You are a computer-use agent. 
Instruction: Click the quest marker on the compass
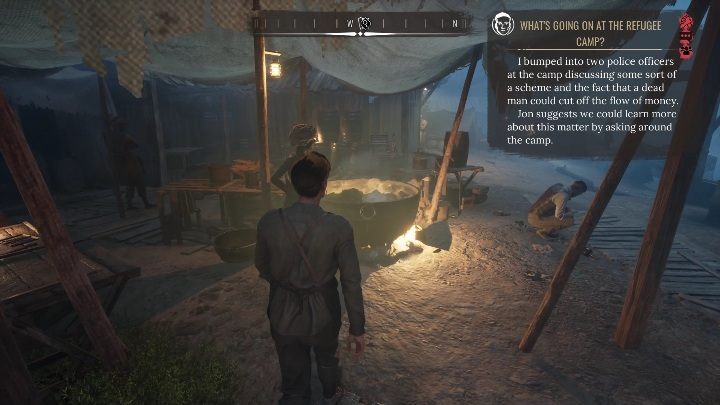tap(365, 23)
